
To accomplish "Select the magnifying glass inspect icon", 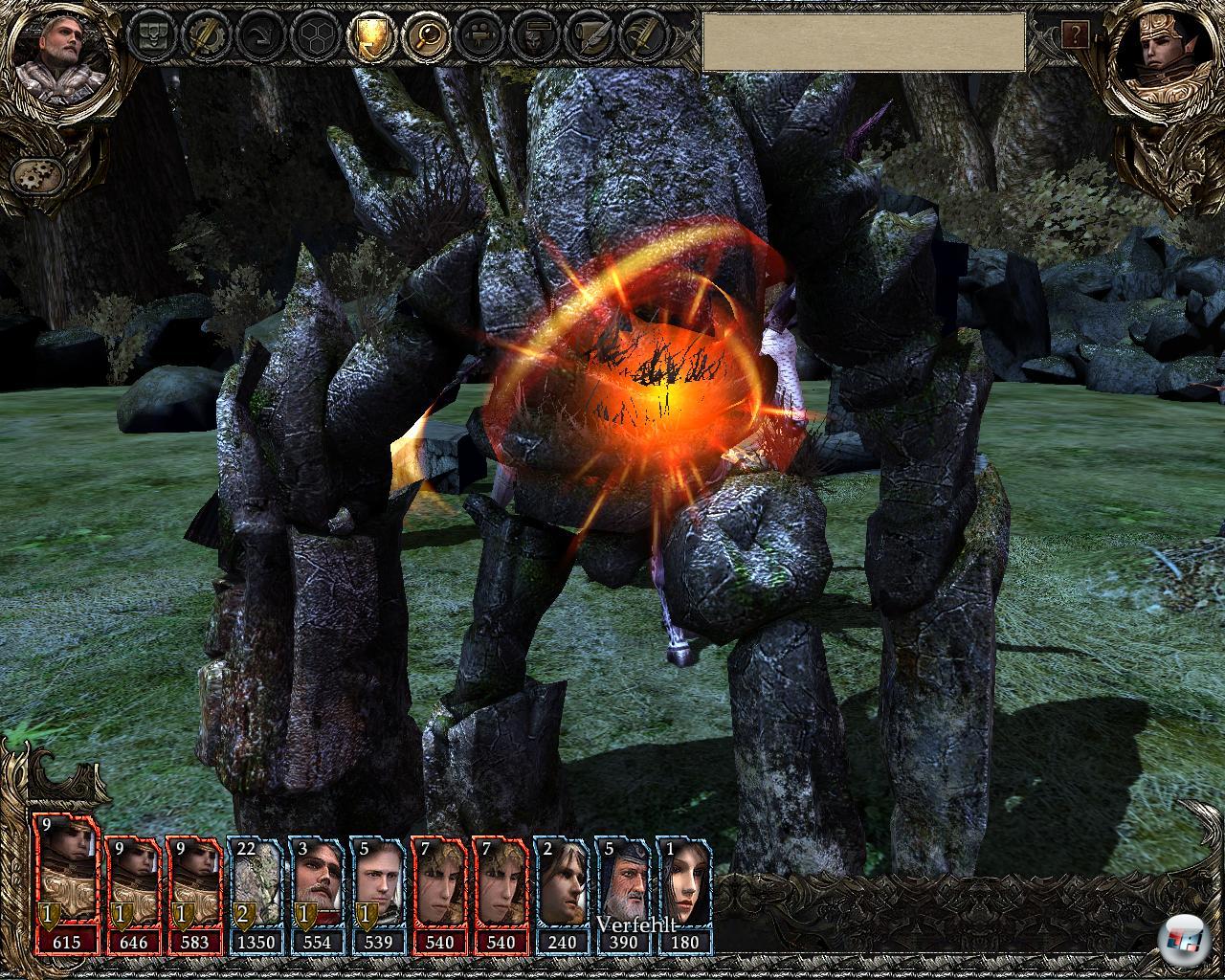I will coord(422,37).
